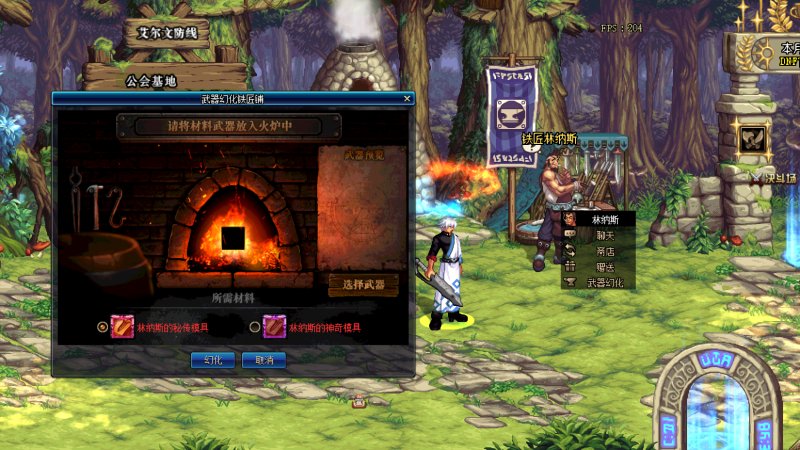
Task: Open 商店 (shop) from the NPC menu
Action: [600, 251]
